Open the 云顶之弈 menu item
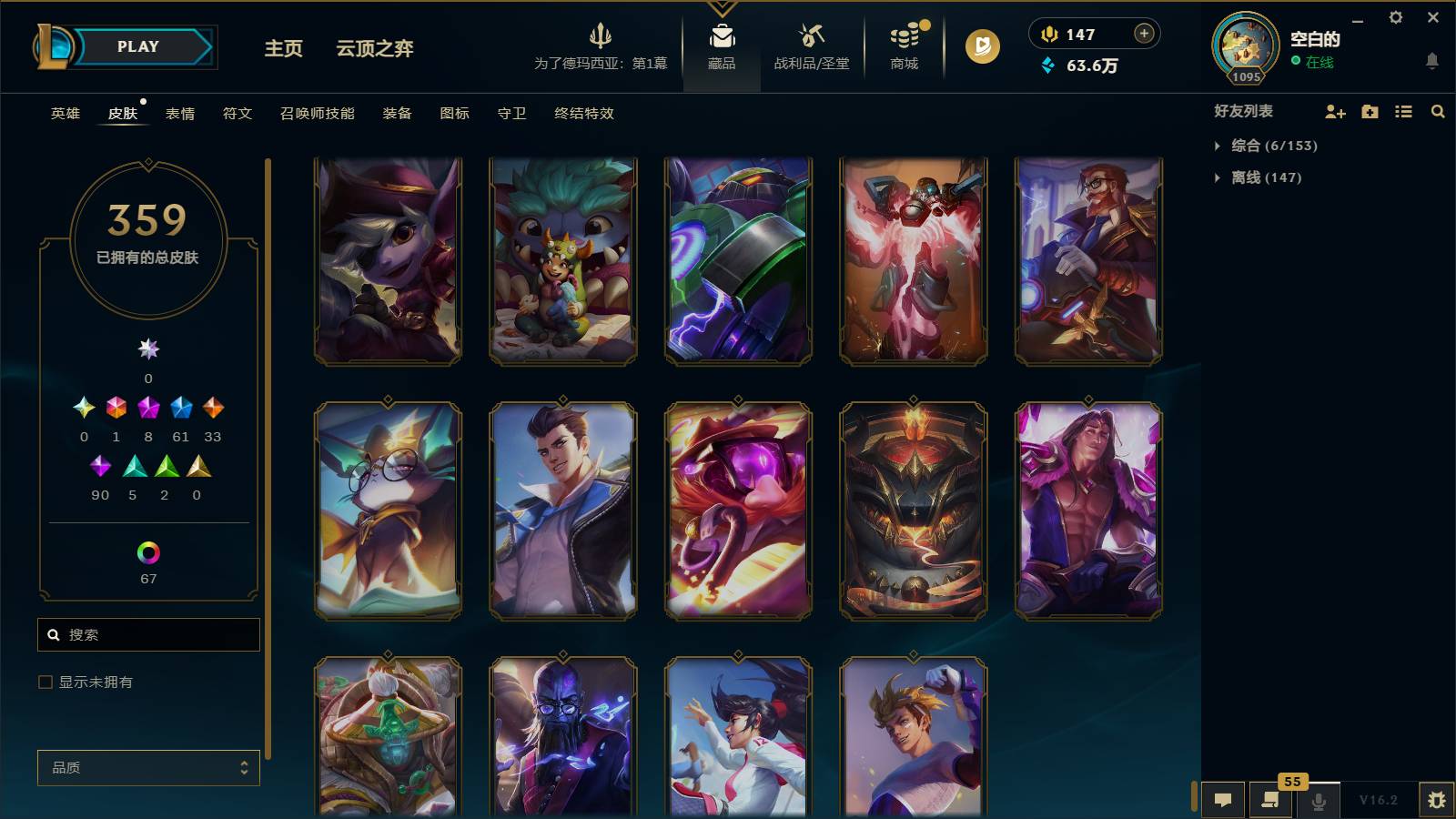This screenshot has width=1456, height=819. (375, 50)
